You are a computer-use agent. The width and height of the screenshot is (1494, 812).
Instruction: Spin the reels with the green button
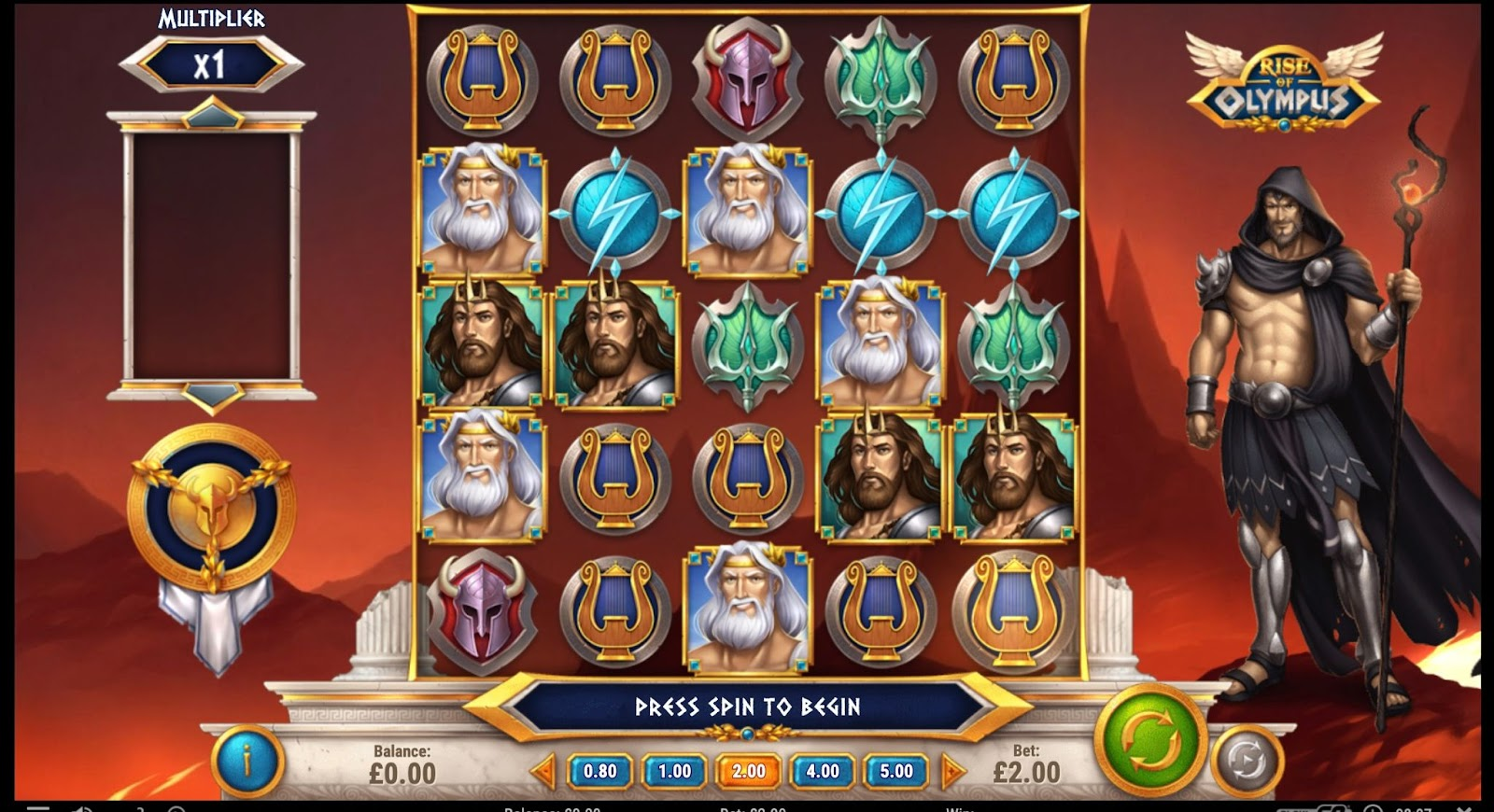pyautogui.click(x=1150, y=742)
